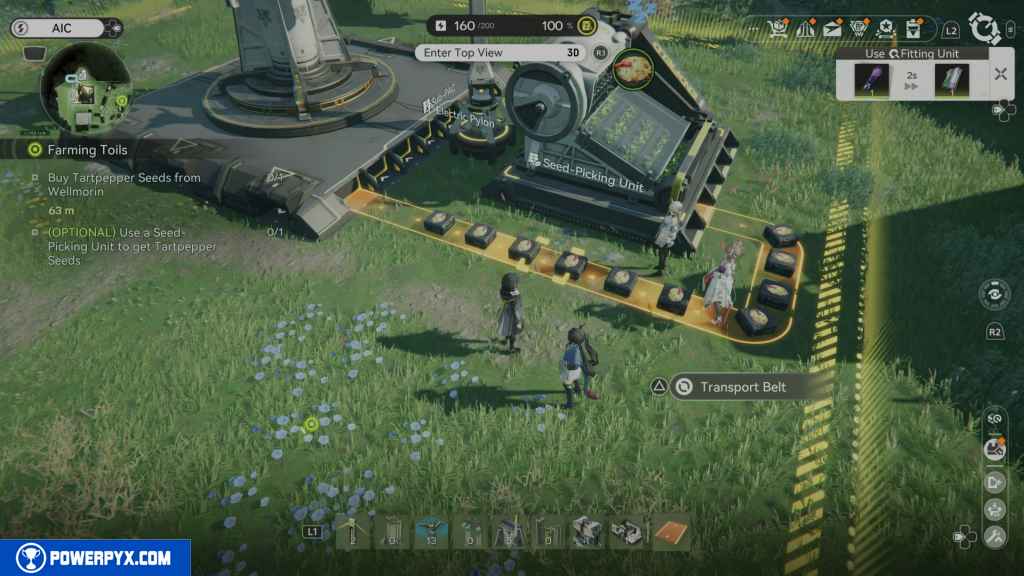This screenshot has height=576, width=1024.
Task: Open the star badge icon in top bar
Action: [884, 30]
